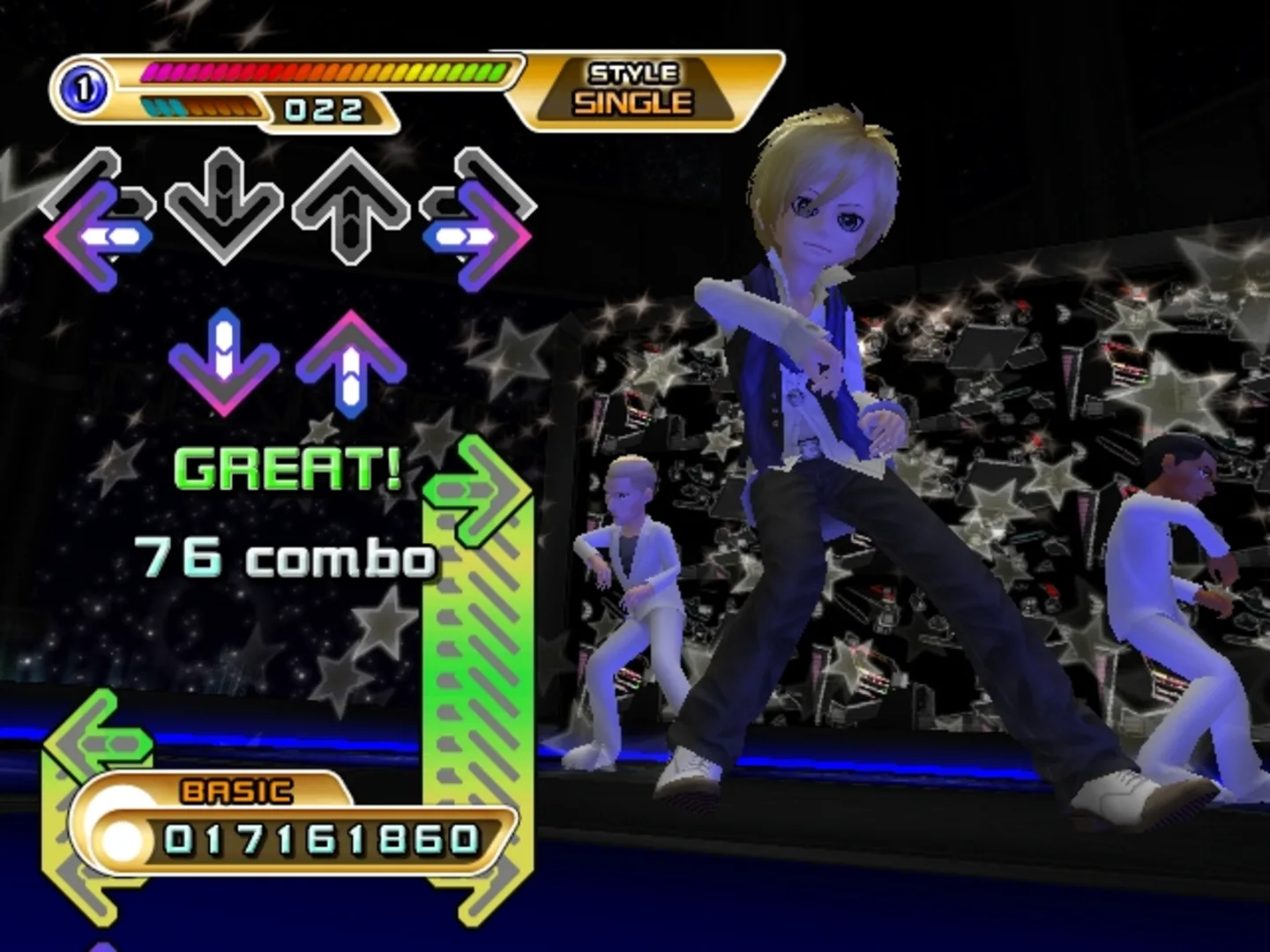Viewport: 1270px width, 952px height.
Task: Switch to the SINGLE style tab
Action: coord(631,101)
